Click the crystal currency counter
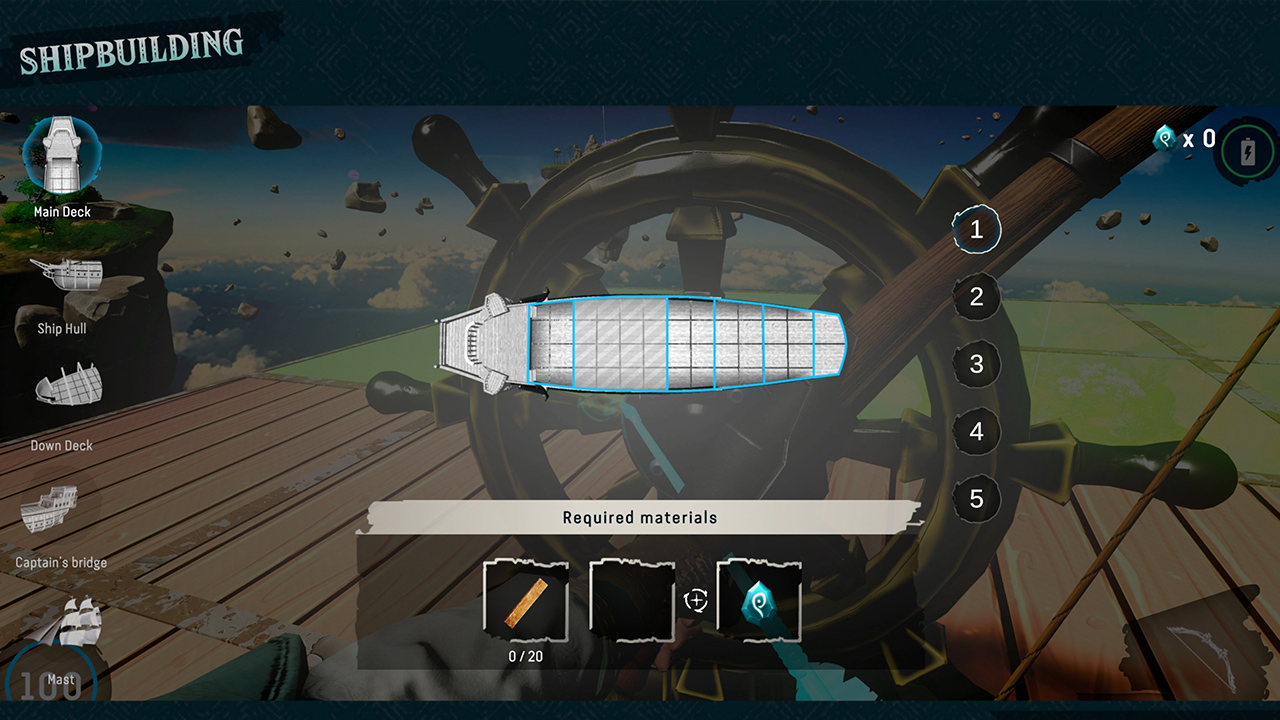The image size is (1280, 720). point(1185,140)
